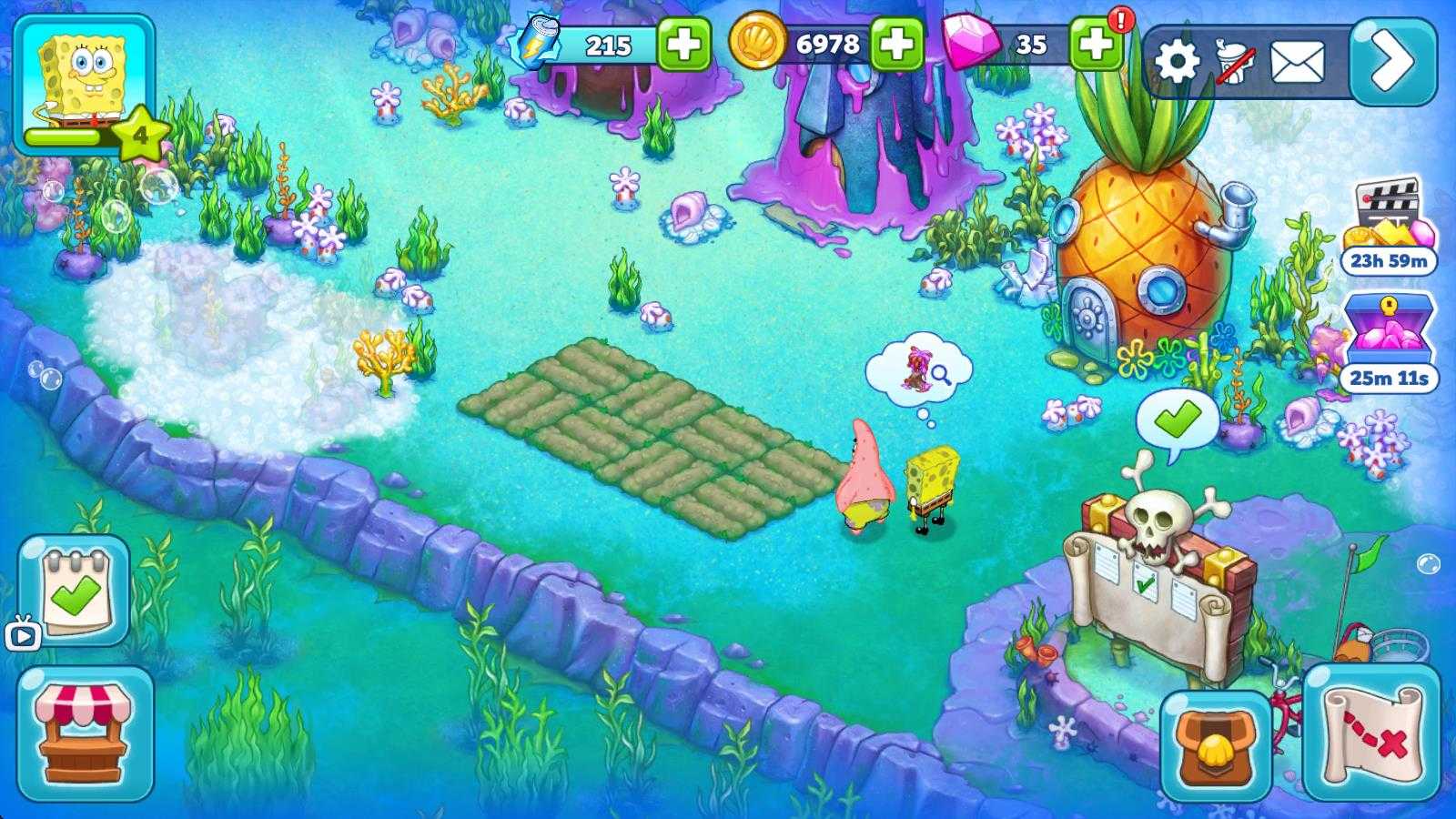Collect the green checkmark speech bubble

pos(1177,420)
